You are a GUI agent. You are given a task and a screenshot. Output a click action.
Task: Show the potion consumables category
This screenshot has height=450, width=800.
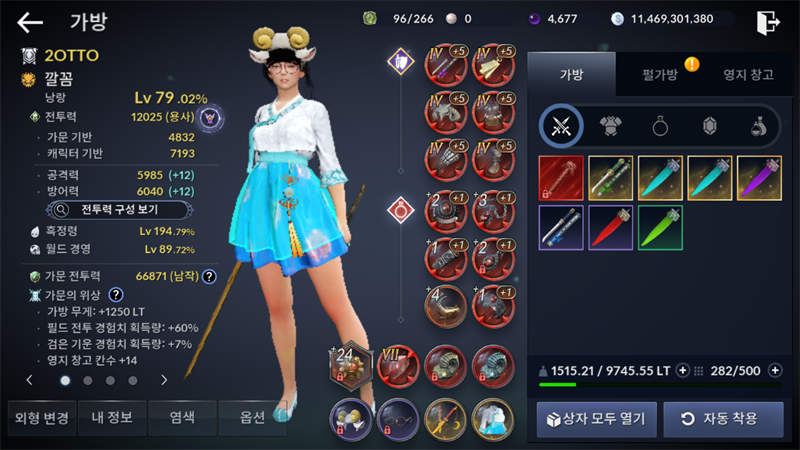coord(759,126)
